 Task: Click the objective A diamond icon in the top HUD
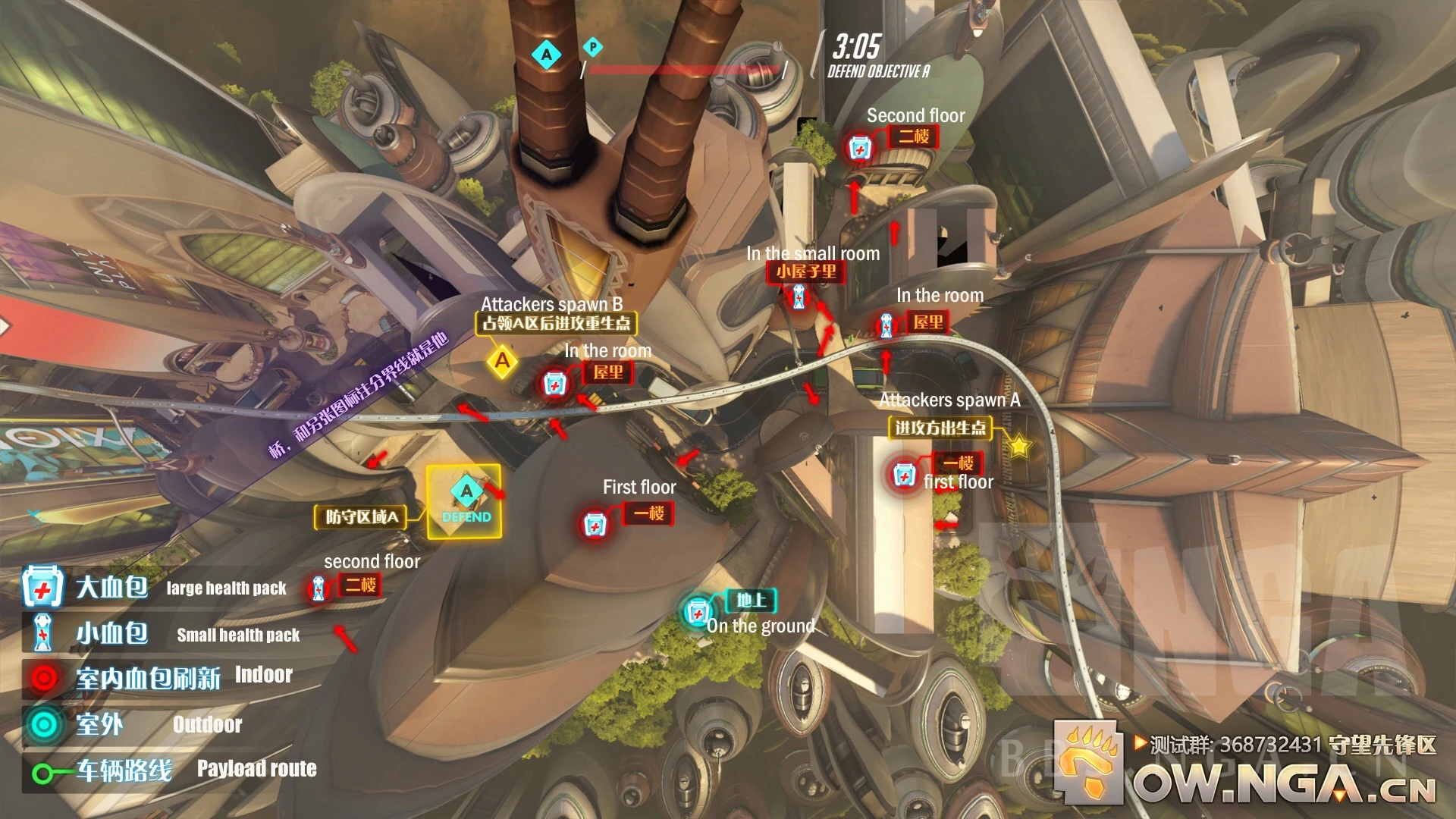coord(546,54)
